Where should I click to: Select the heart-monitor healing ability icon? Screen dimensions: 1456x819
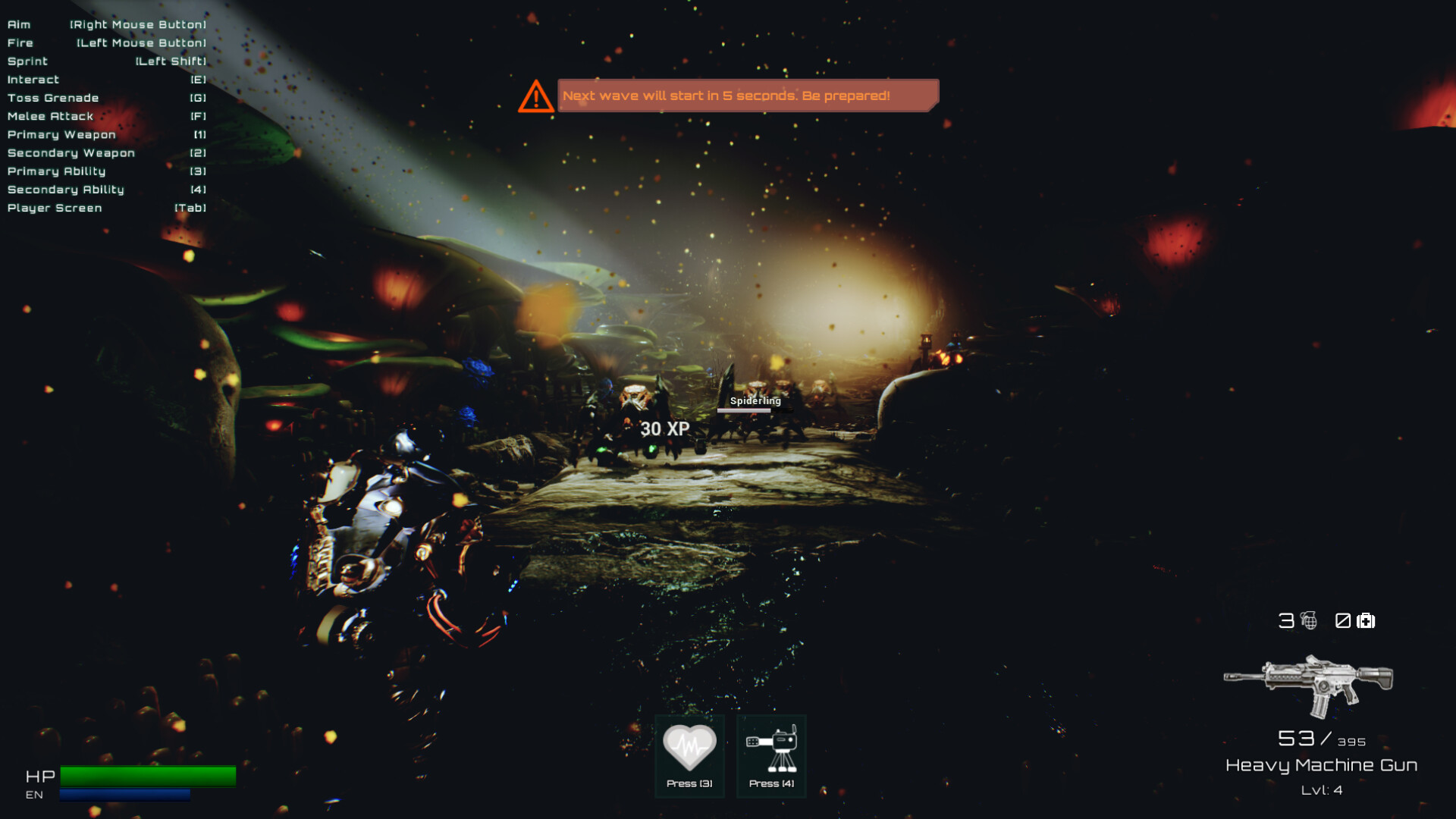point(689,747)
